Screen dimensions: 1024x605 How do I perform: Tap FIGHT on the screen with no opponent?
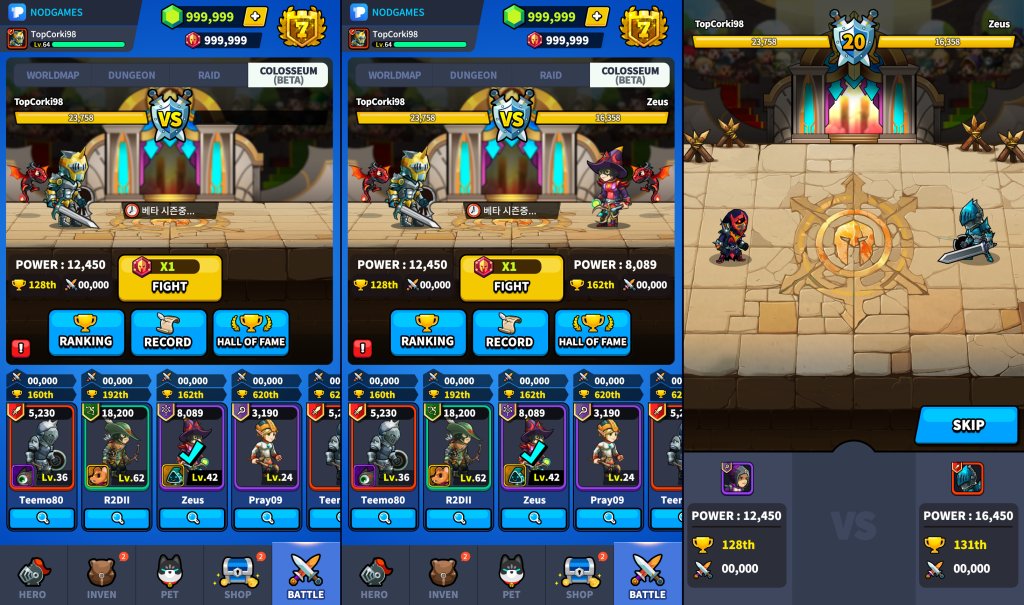(x=170, y=278)
